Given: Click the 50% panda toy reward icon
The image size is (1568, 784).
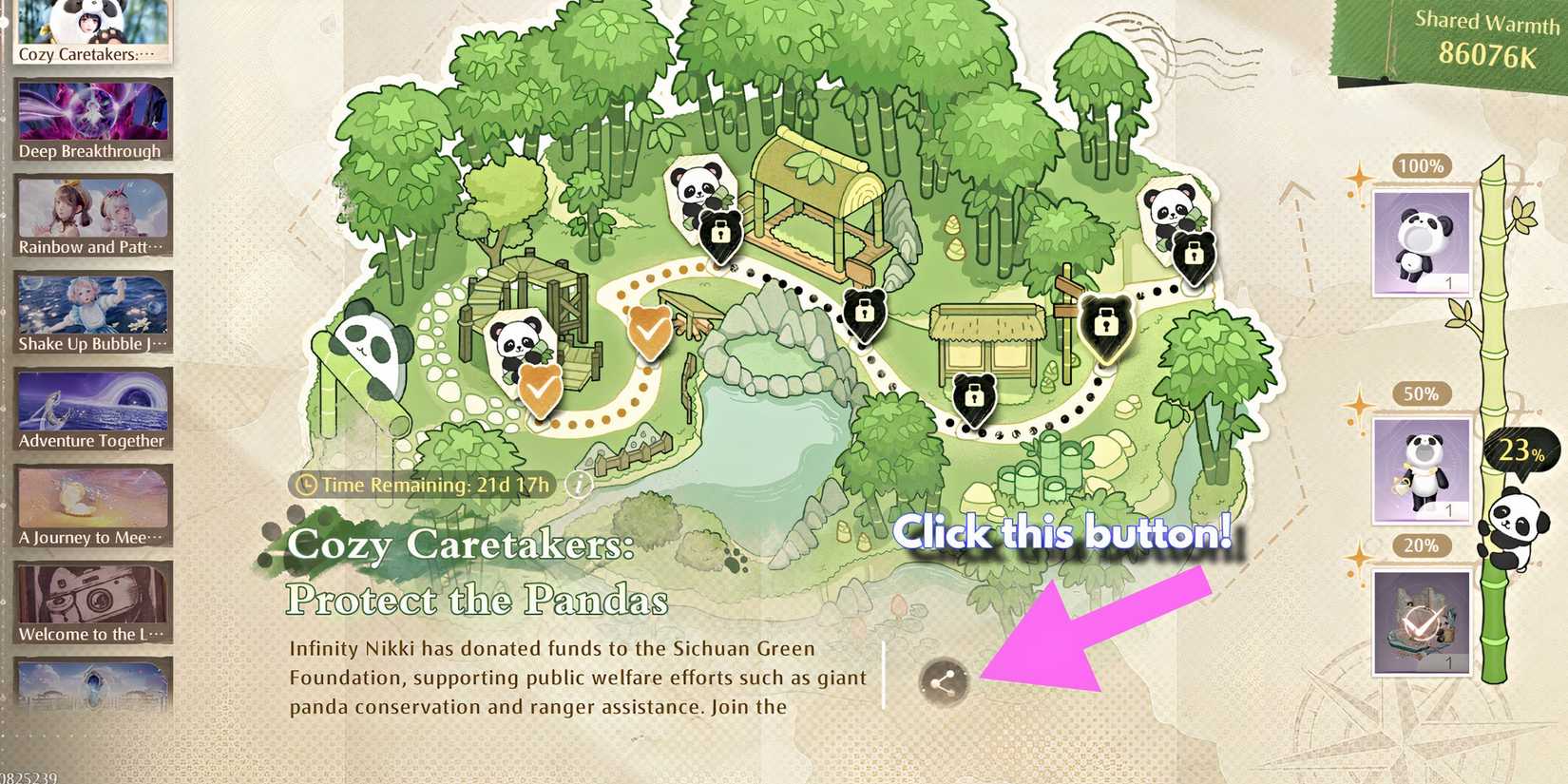Looking at the screenshot, I should (x=1420, y=469).
